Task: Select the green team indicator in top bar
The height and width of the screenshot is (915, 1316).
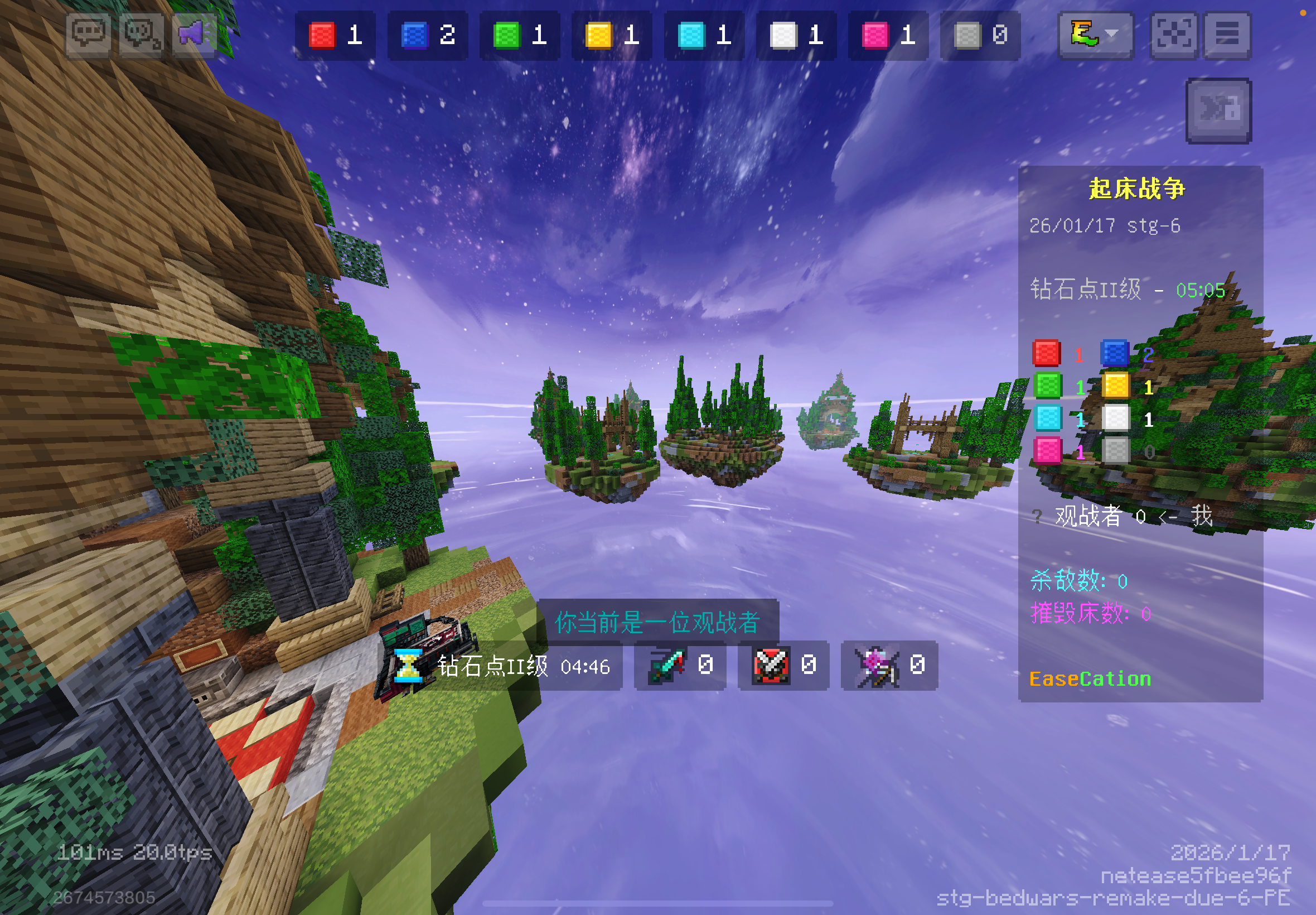Action: pyautogui.click(x=520, y=36)
